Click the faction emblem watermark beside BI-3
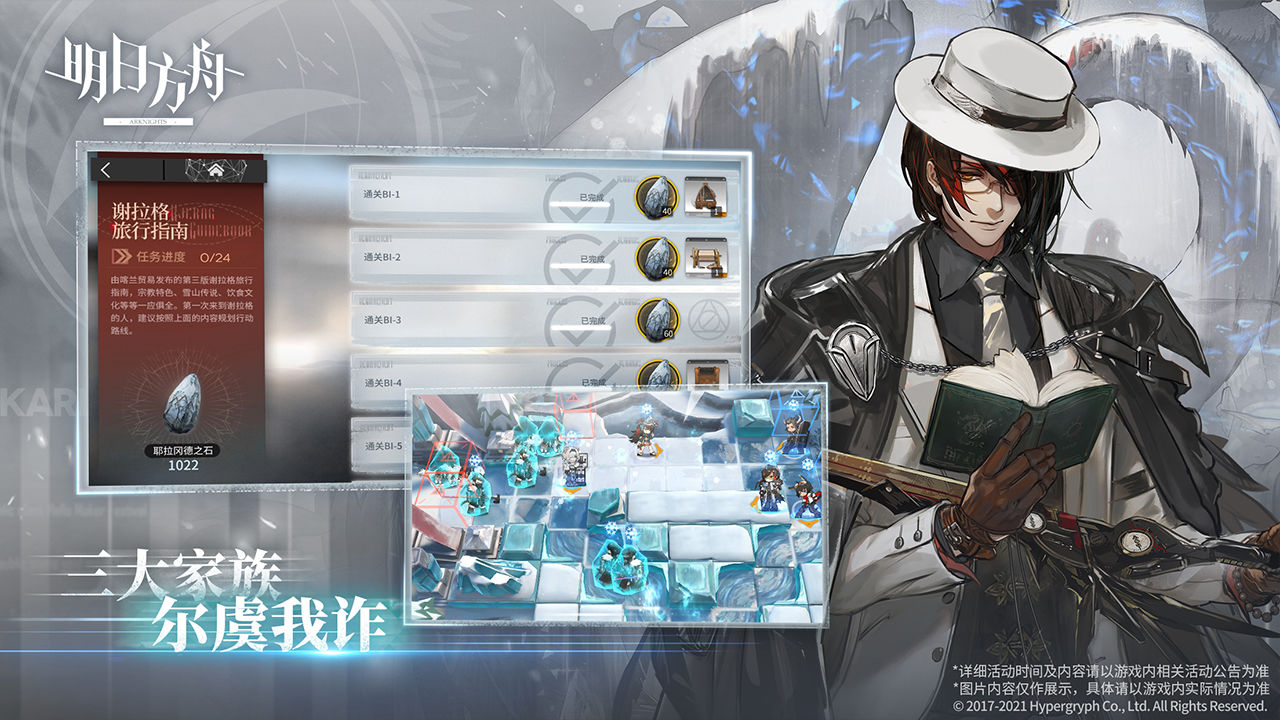The height and width of the screenshot is (720, 1280). click(x=707, y=320)
